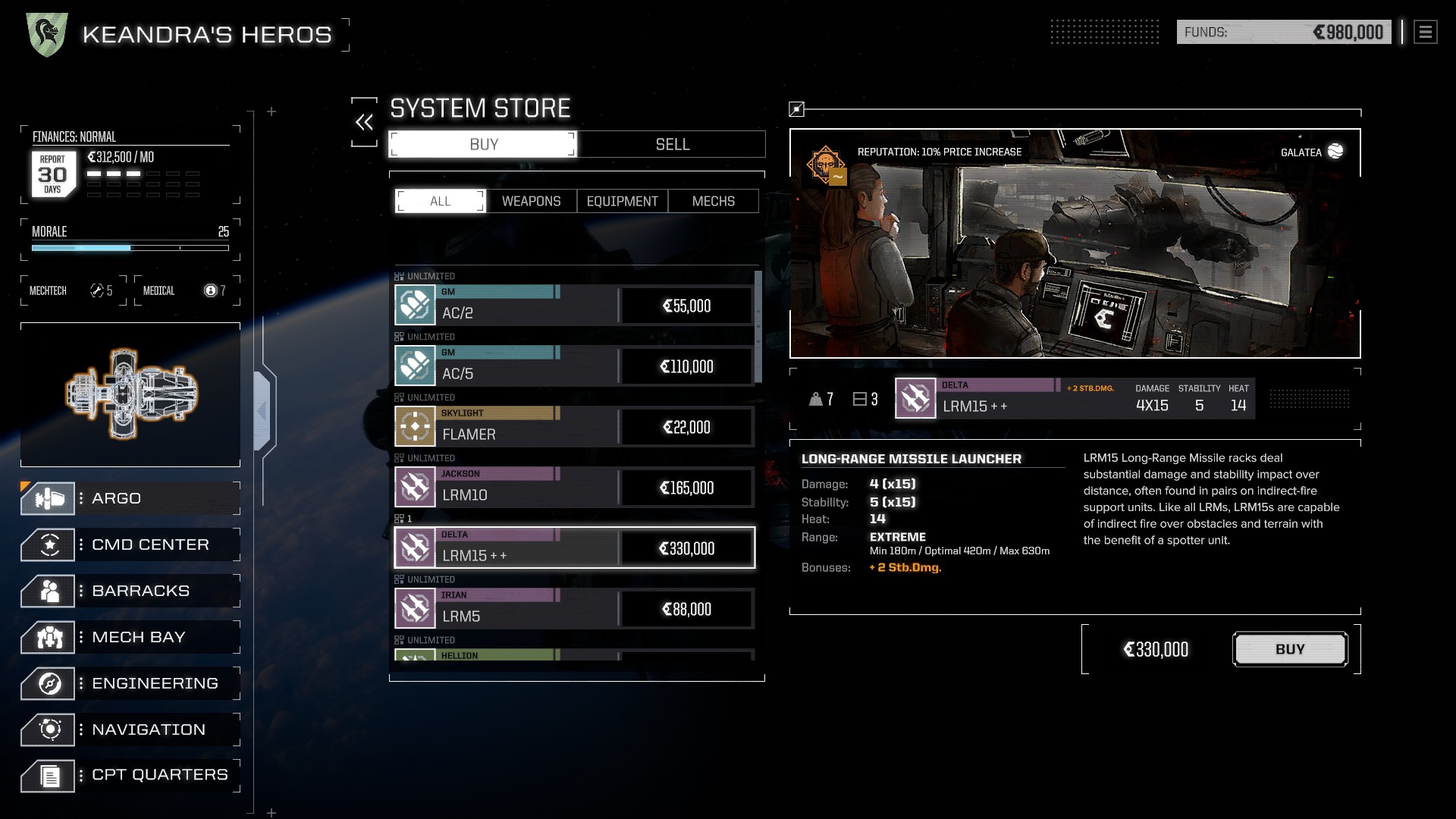Select the All category filter
1456x819 pixels.
coord(440,201)
